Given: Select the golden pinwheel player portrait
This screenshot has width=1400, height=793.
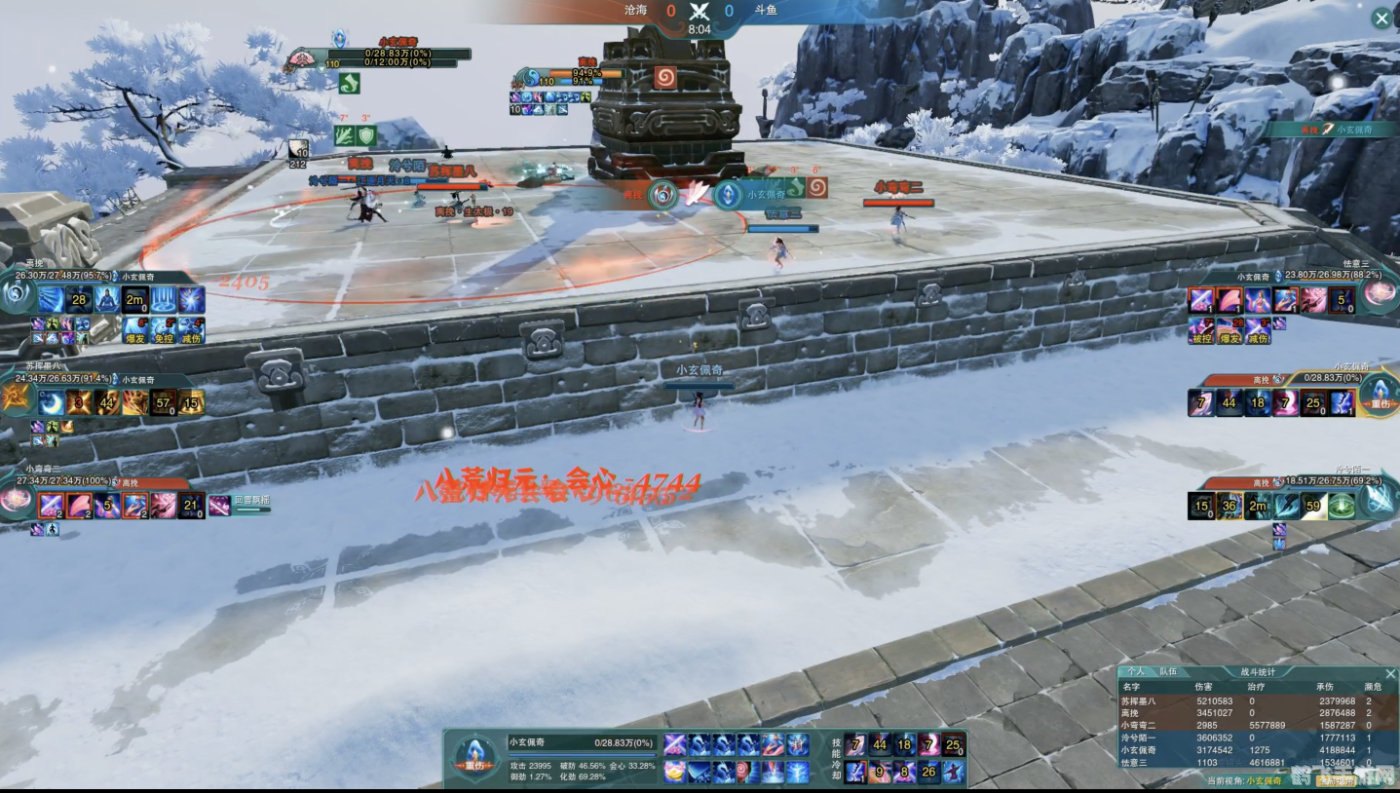Looking at the screenshot, I should click(x=17, y=398).
